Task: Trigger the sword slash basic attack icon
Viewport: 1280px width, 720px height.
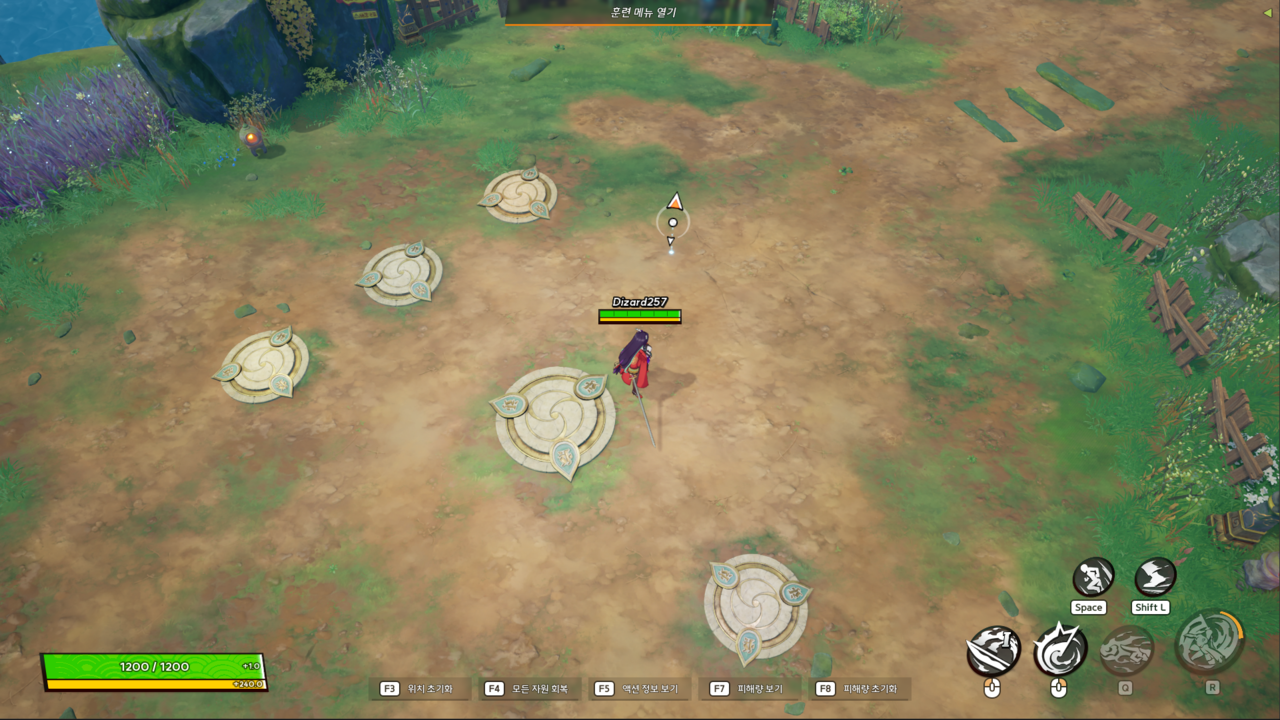Action: [x=993, y=651]
